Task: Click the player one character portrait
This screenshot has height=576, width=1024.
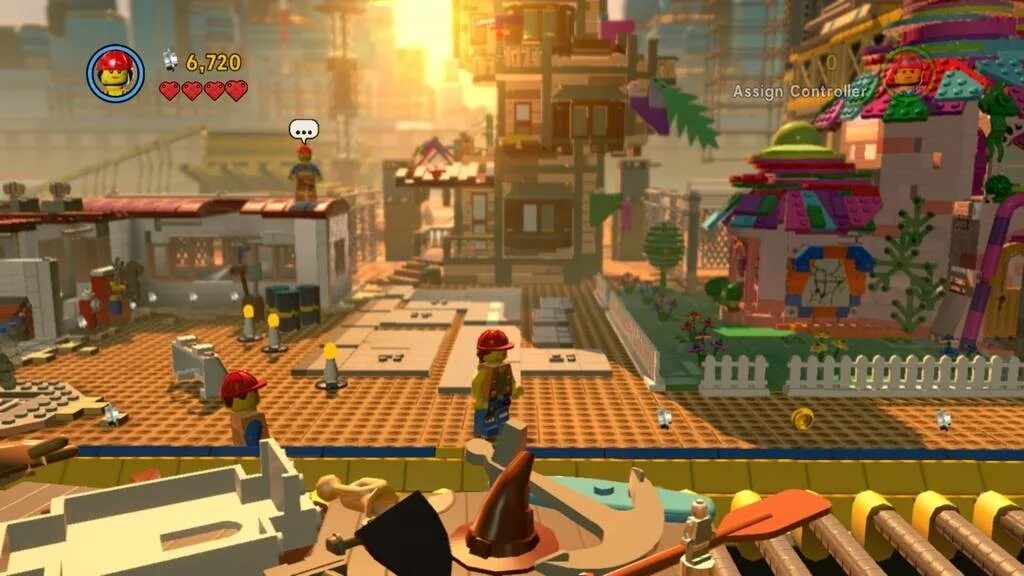Action: [115, 73]
